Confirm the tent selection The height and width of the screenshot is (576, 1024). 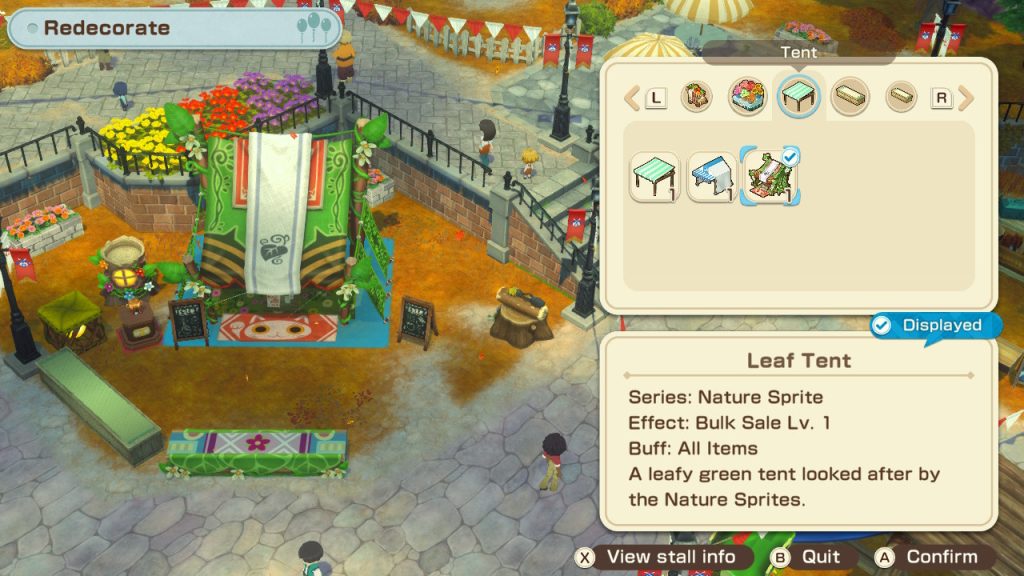(x=930, y=557)
